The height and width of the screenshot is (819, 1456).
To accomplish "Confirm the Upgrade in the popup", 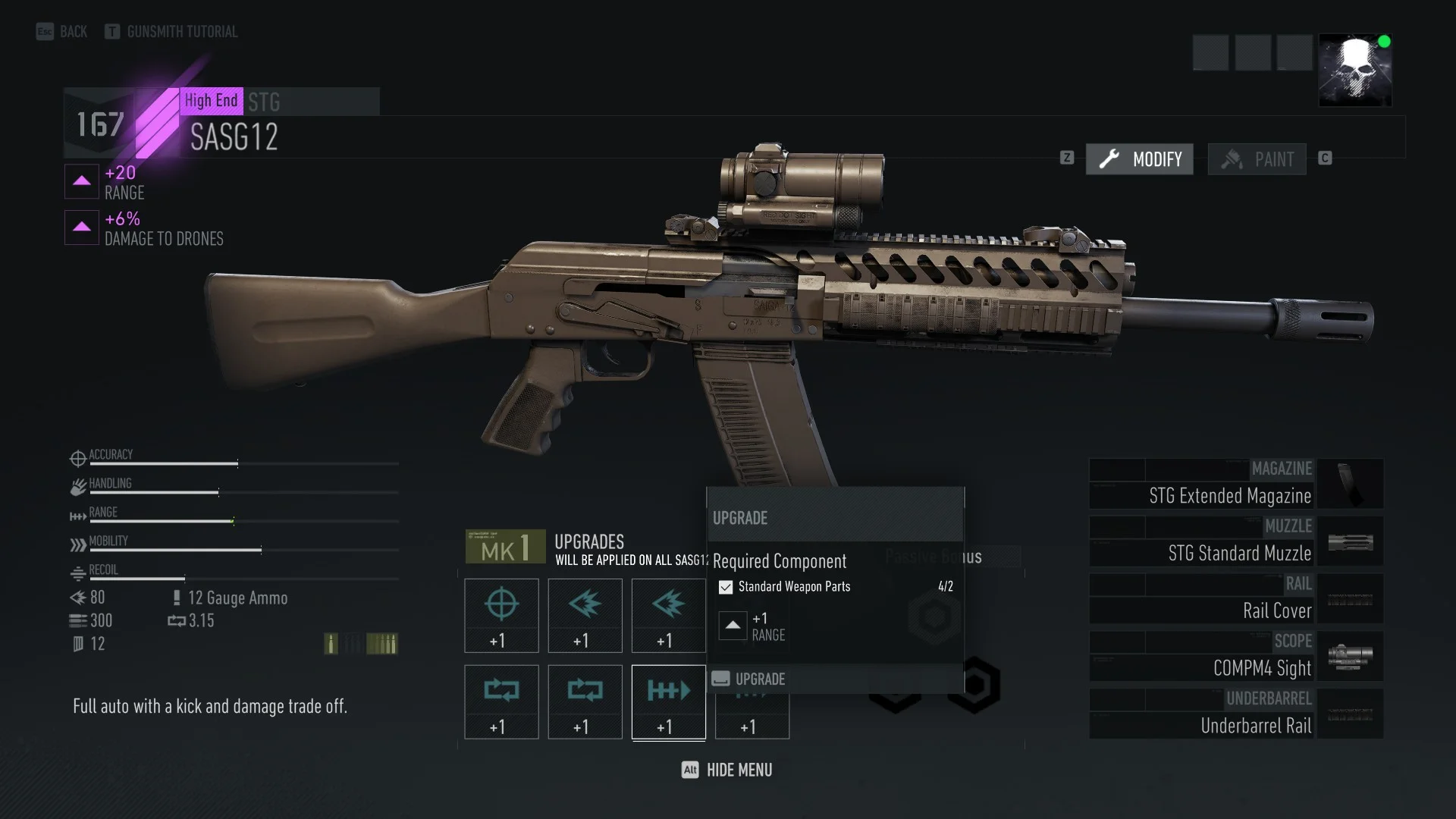I will click(759, 679).
